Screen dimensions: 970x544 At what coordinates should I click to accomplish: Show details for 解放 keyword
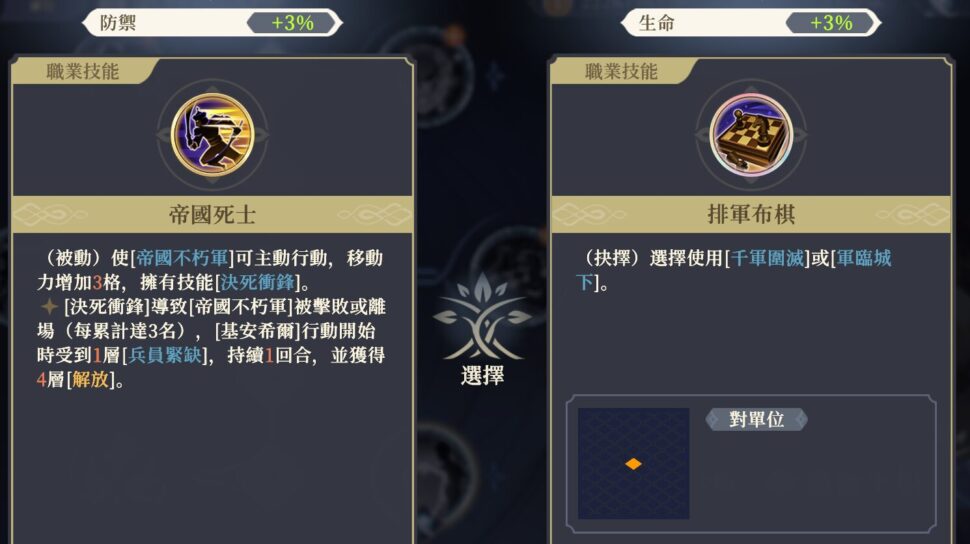pos(90,380)
